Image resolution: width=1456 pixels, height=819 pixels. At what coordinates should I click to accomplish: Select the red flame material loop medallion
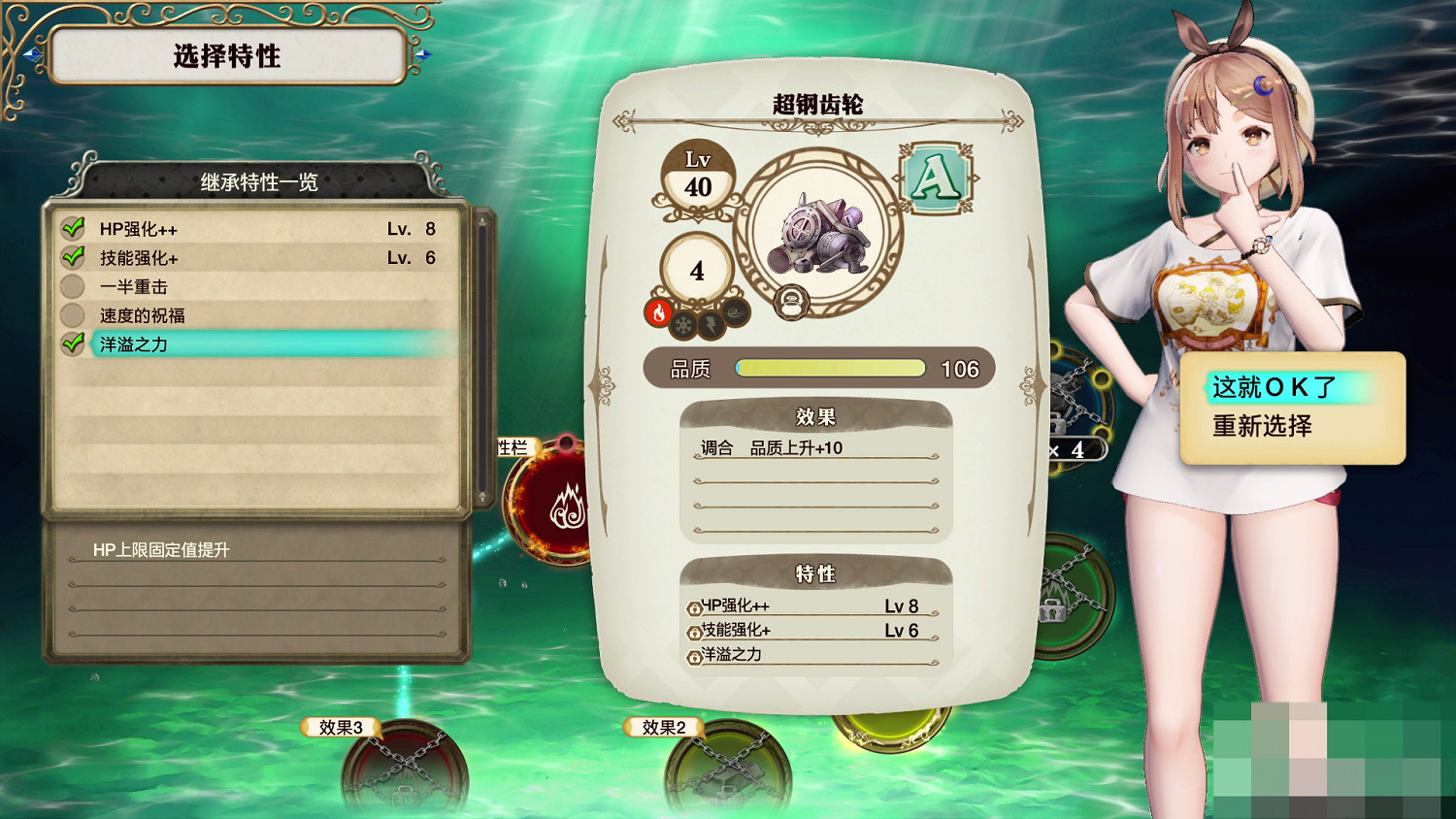pyautogui.click(x=551, y=502)
